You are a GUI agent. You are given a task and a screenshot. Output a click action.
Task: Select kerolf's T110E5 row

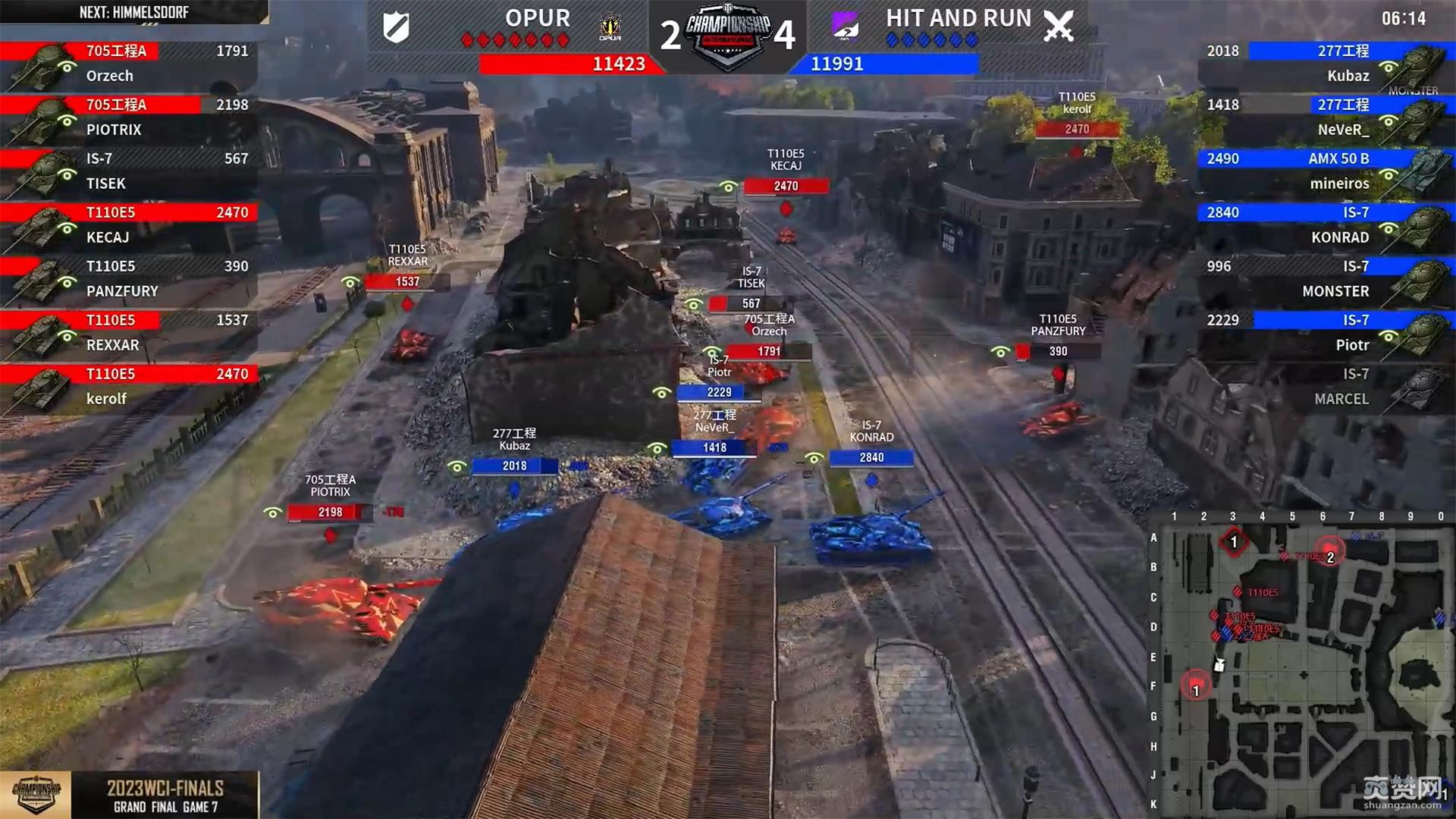(x=129, y=387)
